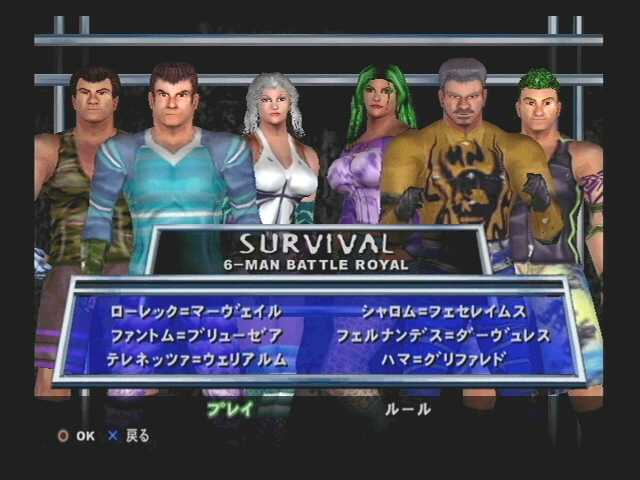Select the ローレック=マーヴェイル entrant row
Image resolution: width=640 pixels, height=480 pixels.
tap(194, 311)
